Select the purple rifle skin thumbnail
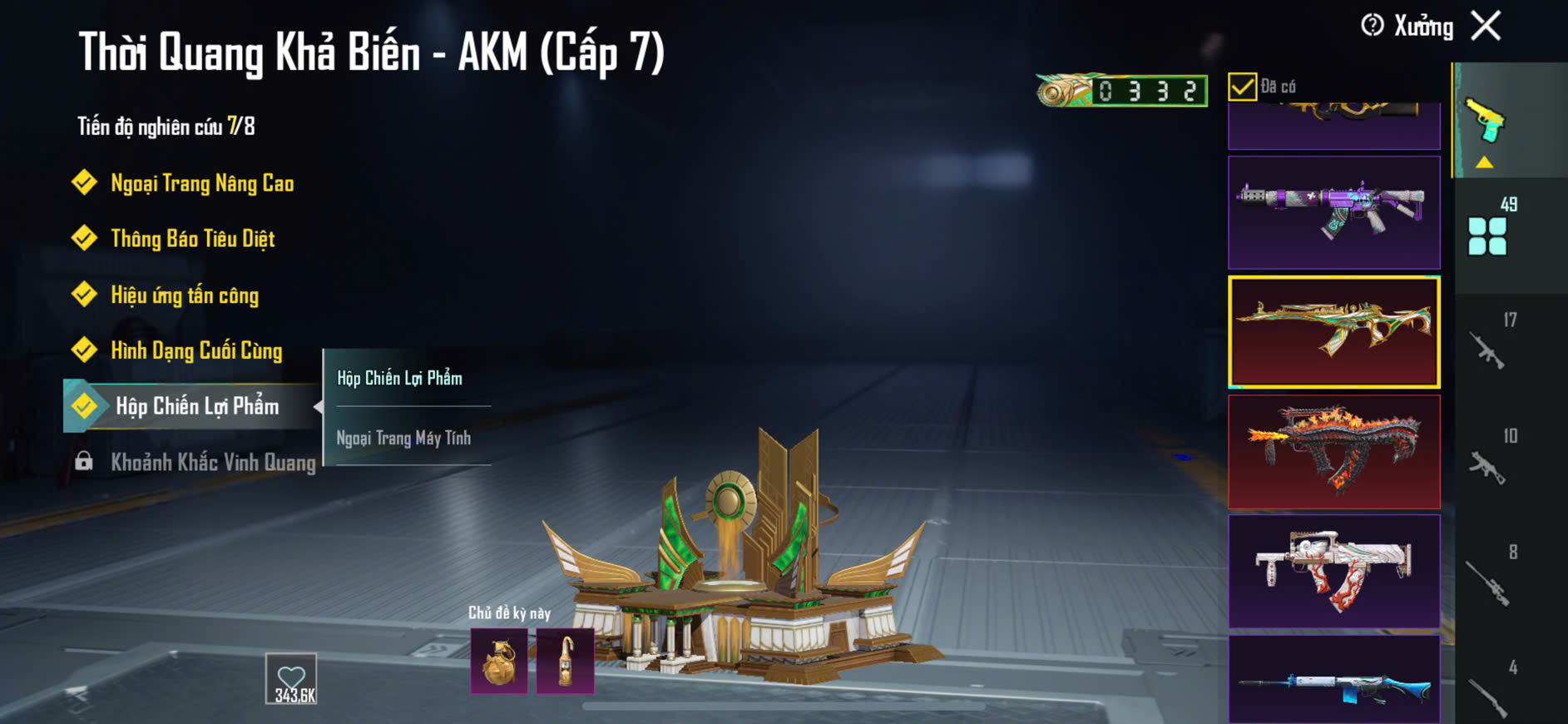This screenshot has height=724, width=1568. (x=1333, y=212)
